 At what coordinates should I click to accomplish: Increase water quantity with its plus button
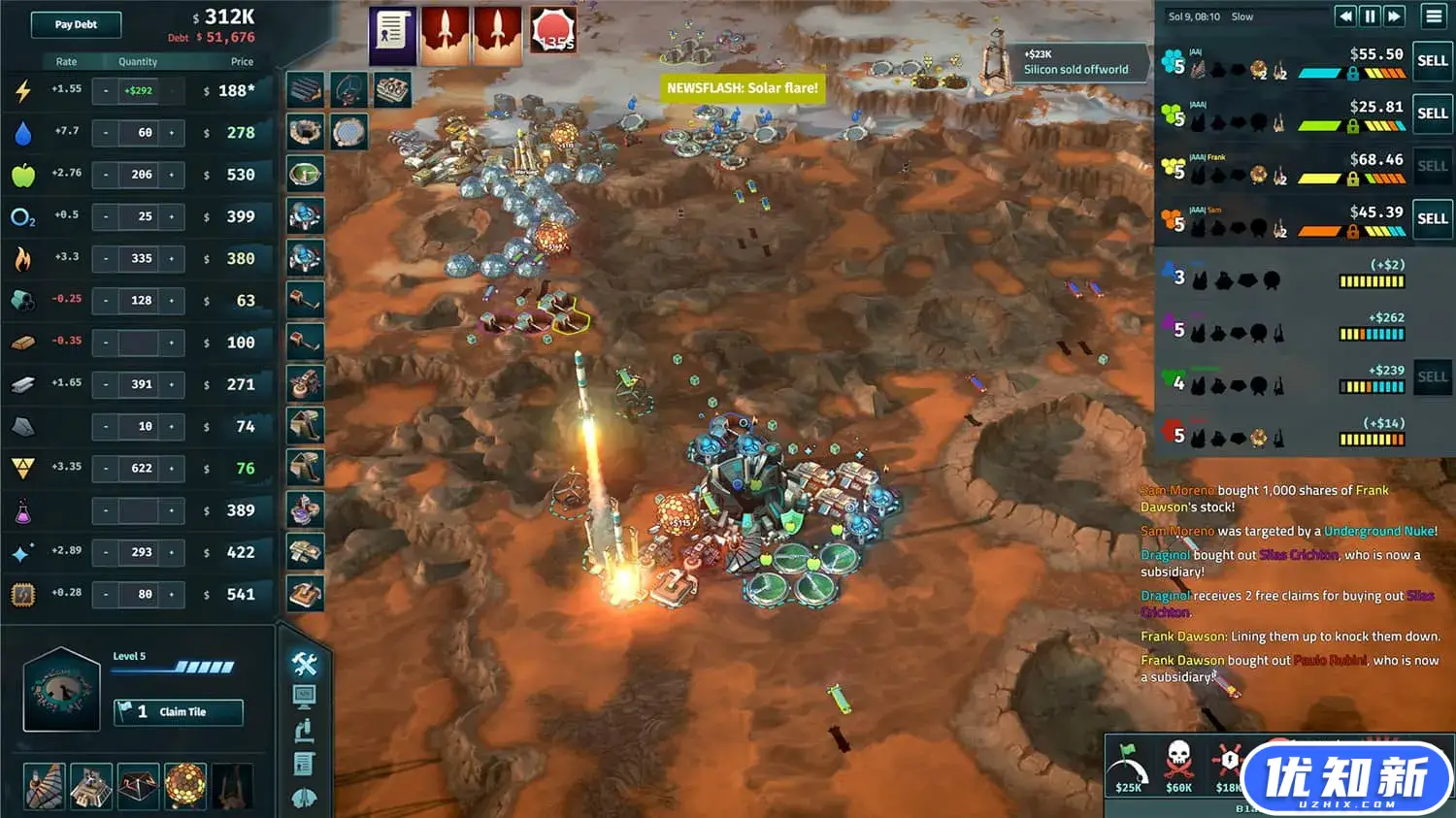(172, 133)
